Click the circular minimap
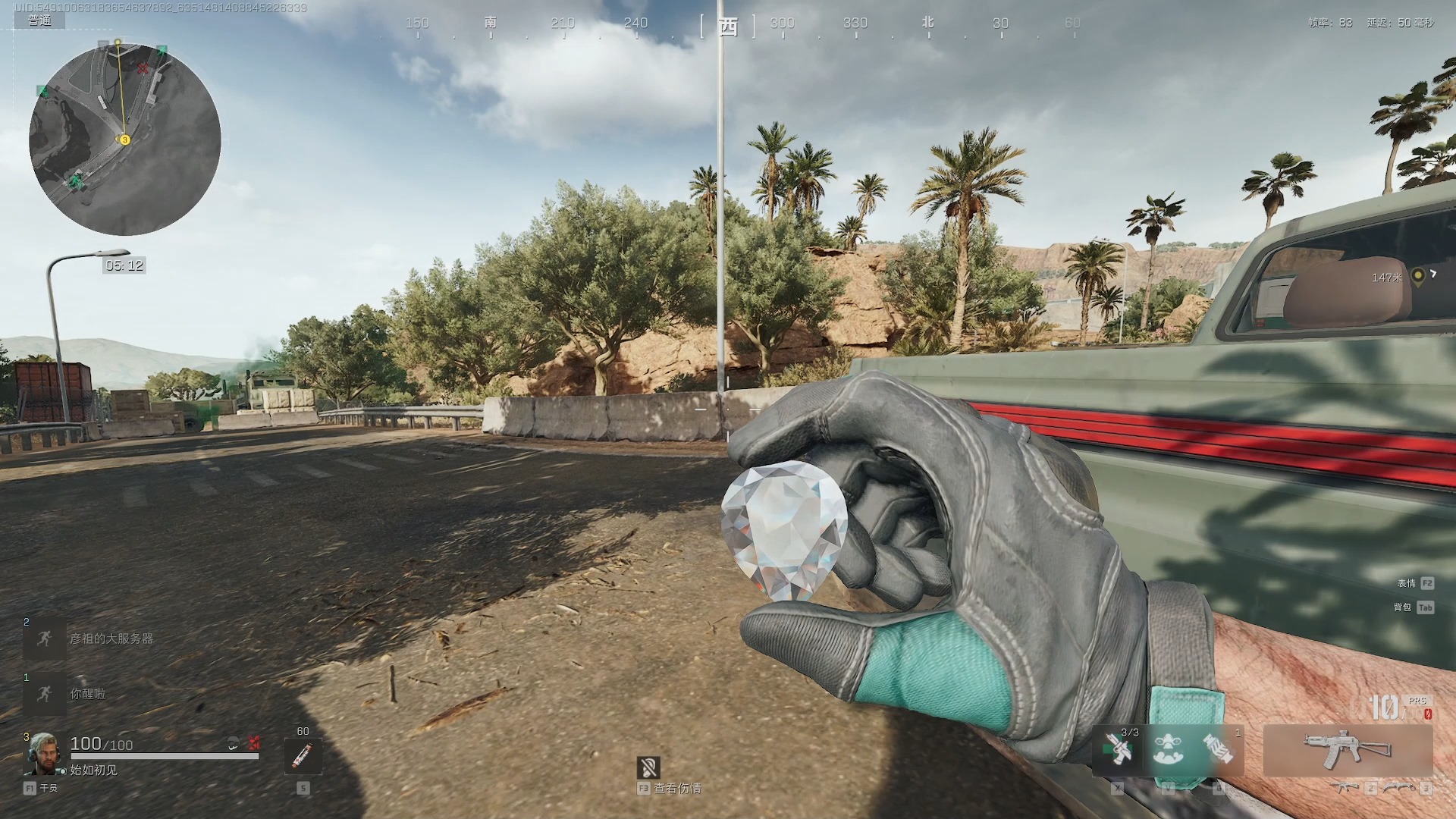Viewport: 1456px width, 819px height. [x=125, y=140]
